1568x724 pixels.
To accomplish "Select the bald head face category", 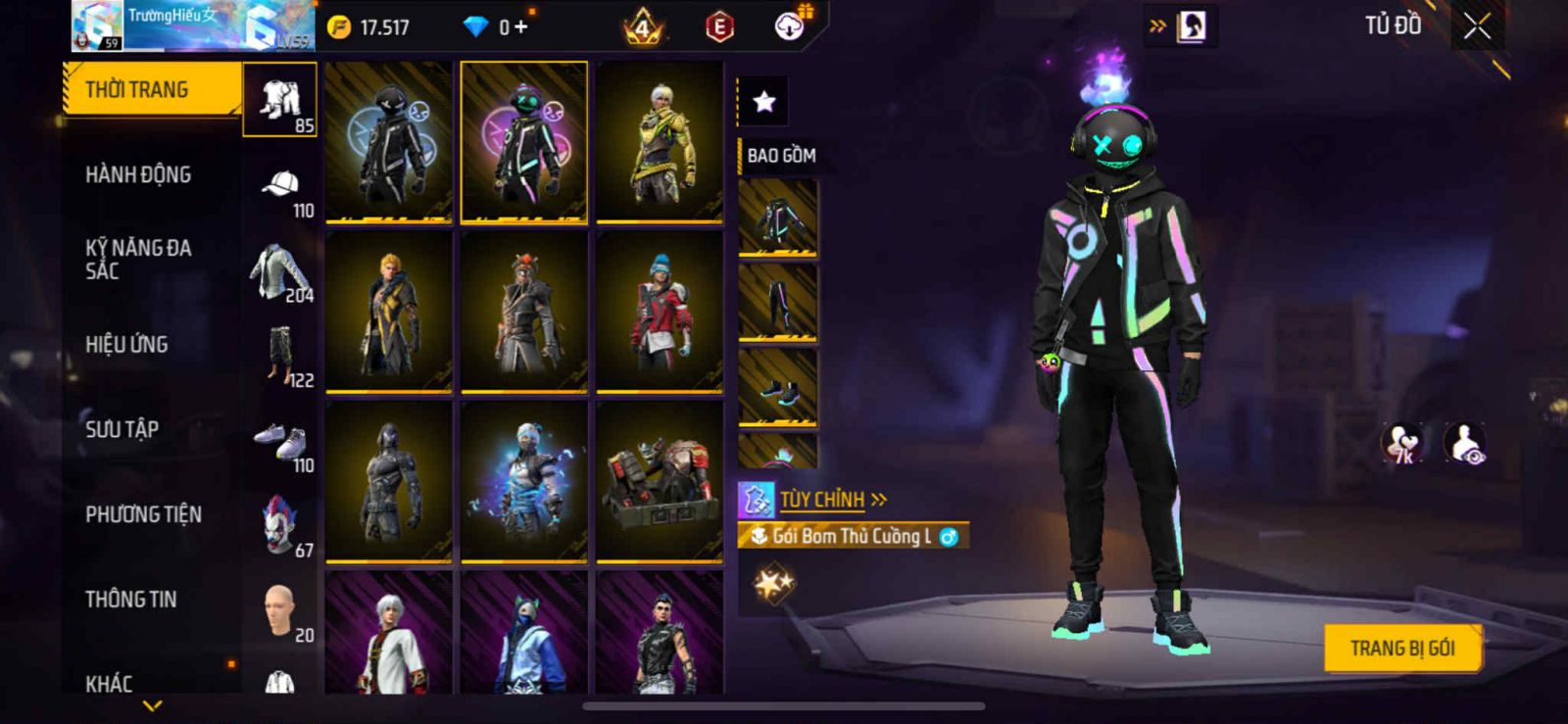I will click(x=279, y=609).
